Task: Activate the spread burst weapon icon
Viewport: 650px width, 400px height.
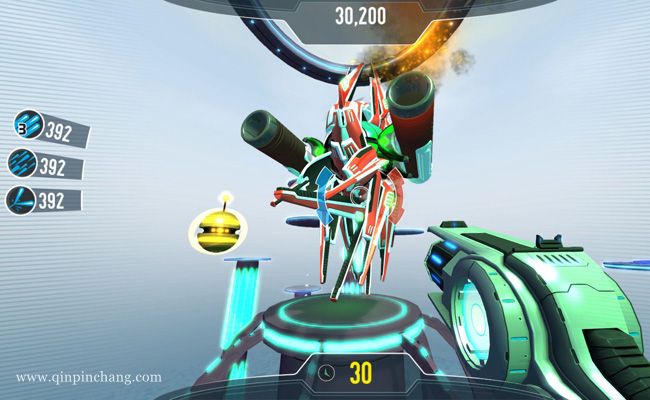Action: [20, 199]
